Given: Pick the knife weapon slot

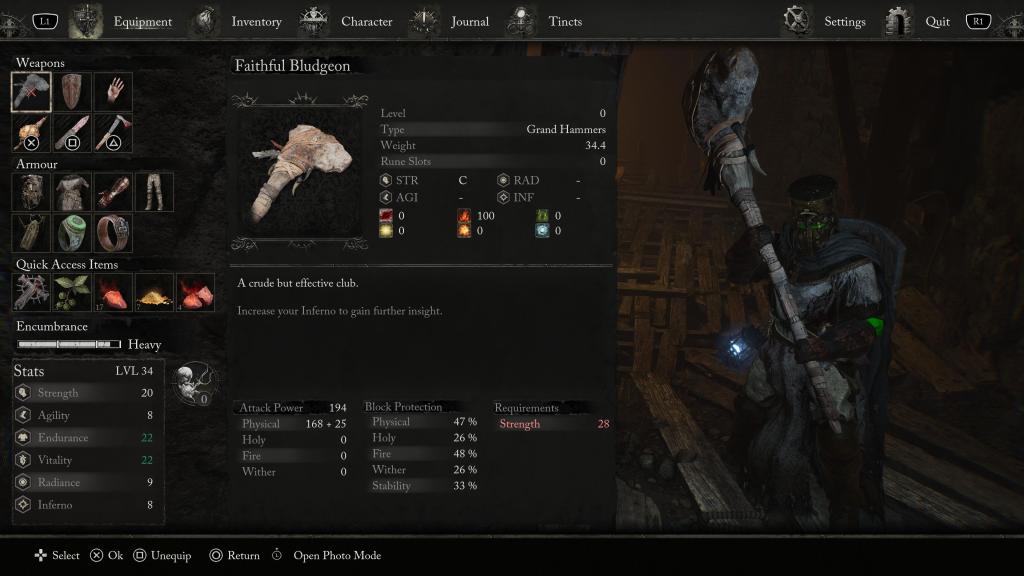Looking at the screenshot, I should [x=73, y=133].
